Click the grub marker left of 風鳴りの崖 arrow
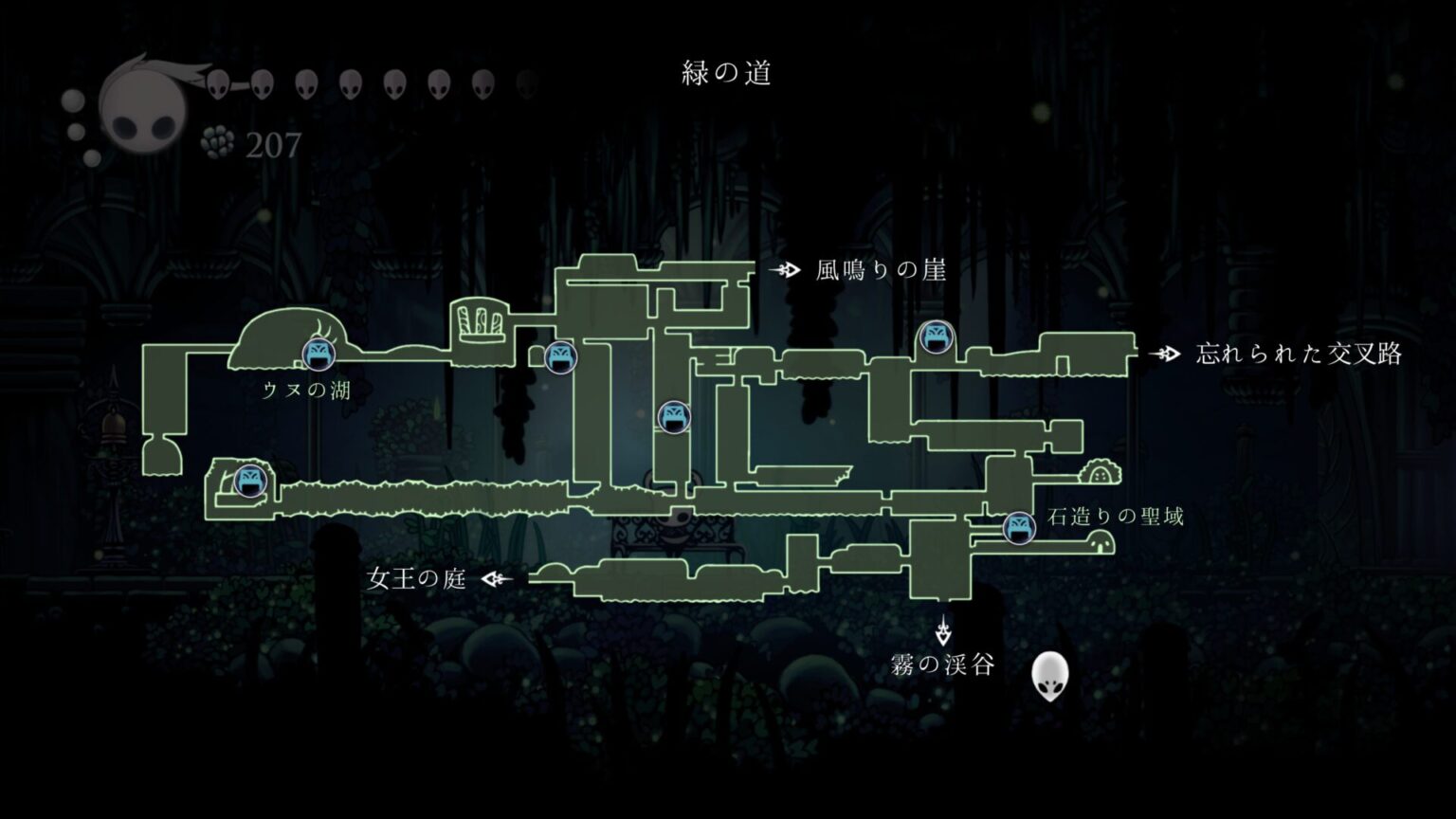 (x=561, y=357)
